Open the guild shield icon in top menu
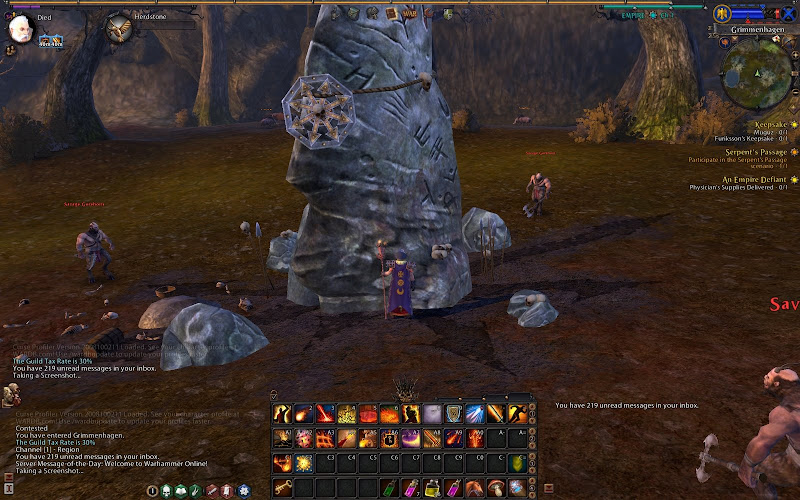800x500 pixels. [x=449, y=14]
